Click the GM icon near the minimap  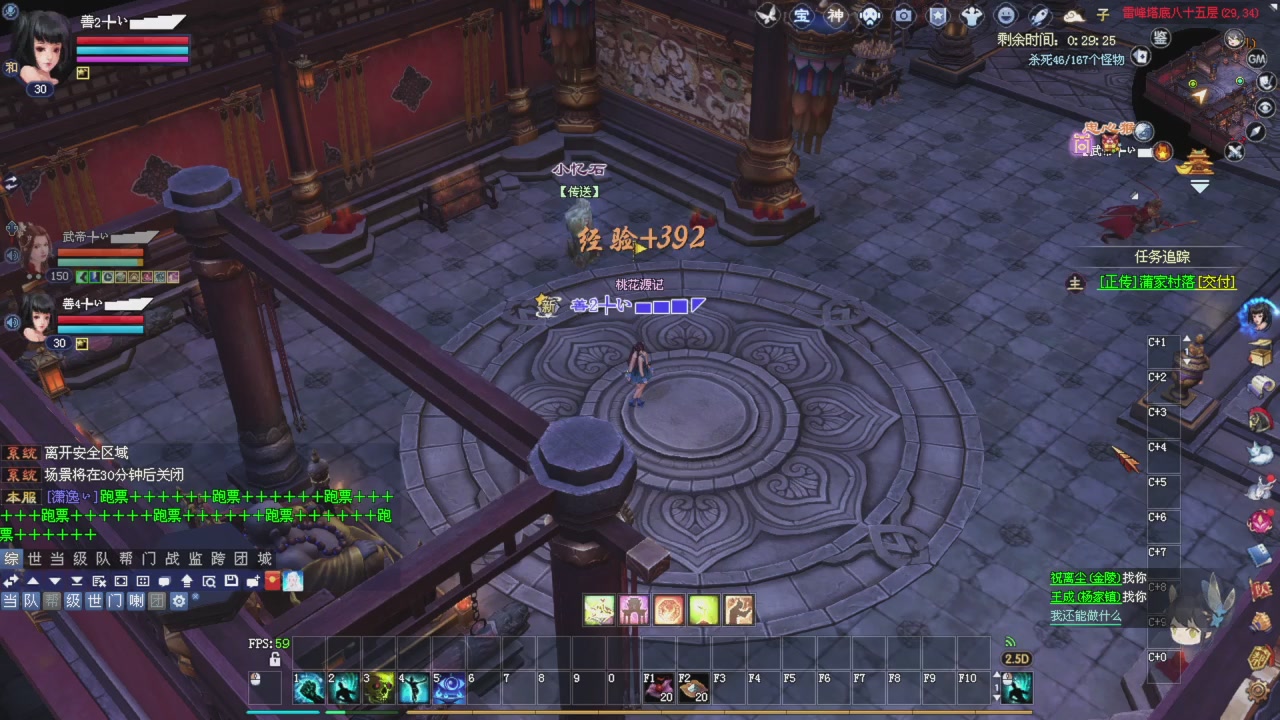coord(1256,59)
